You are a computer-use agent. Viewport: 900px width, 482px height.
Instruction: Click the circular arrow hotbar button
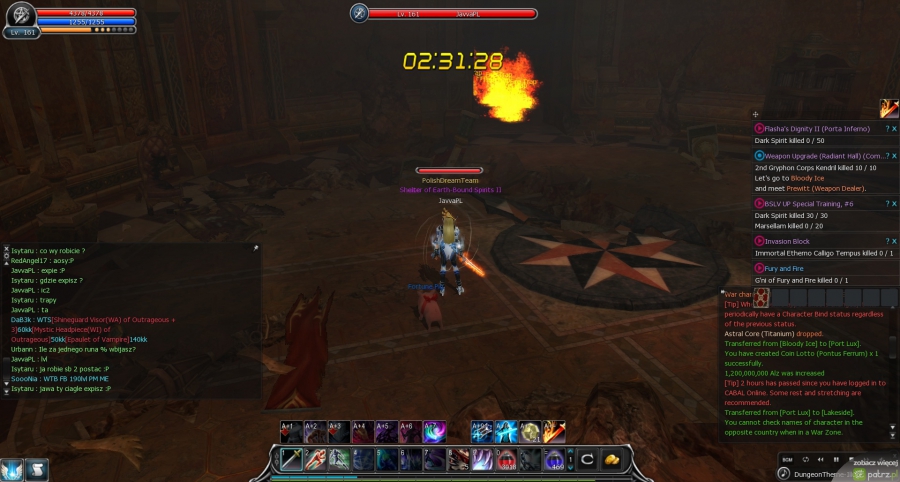click(x=589, y=459)
